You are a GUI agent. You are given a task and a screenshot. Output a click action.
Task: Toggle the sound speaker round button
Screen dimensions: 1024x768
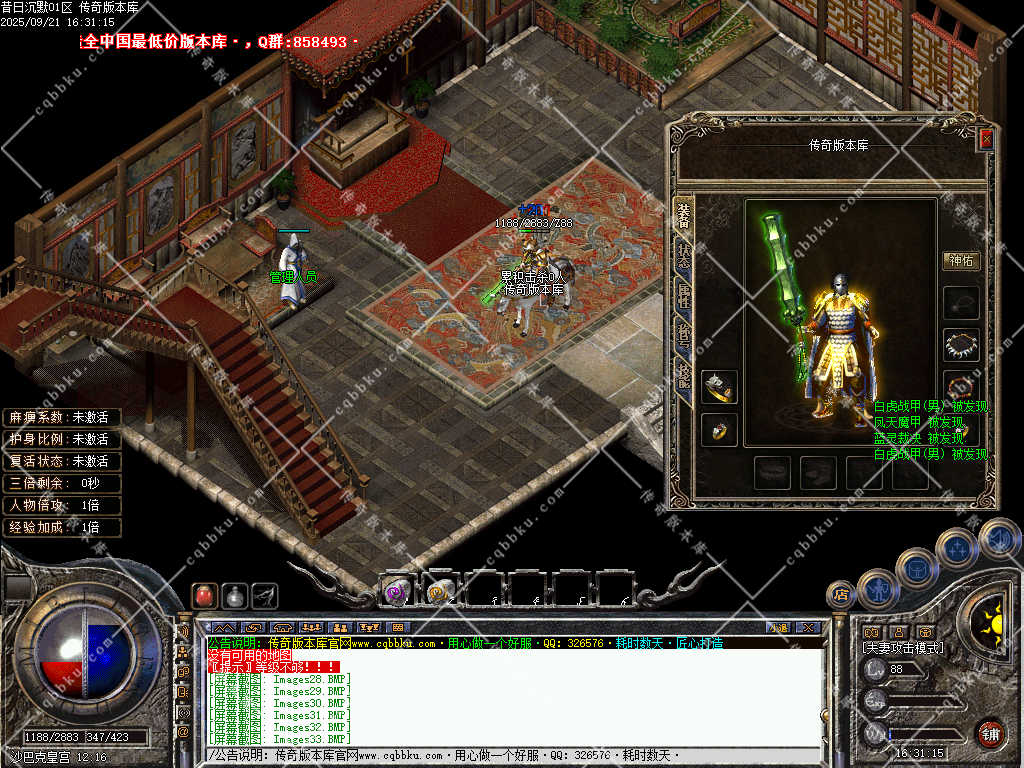click(x=998, y=538)
